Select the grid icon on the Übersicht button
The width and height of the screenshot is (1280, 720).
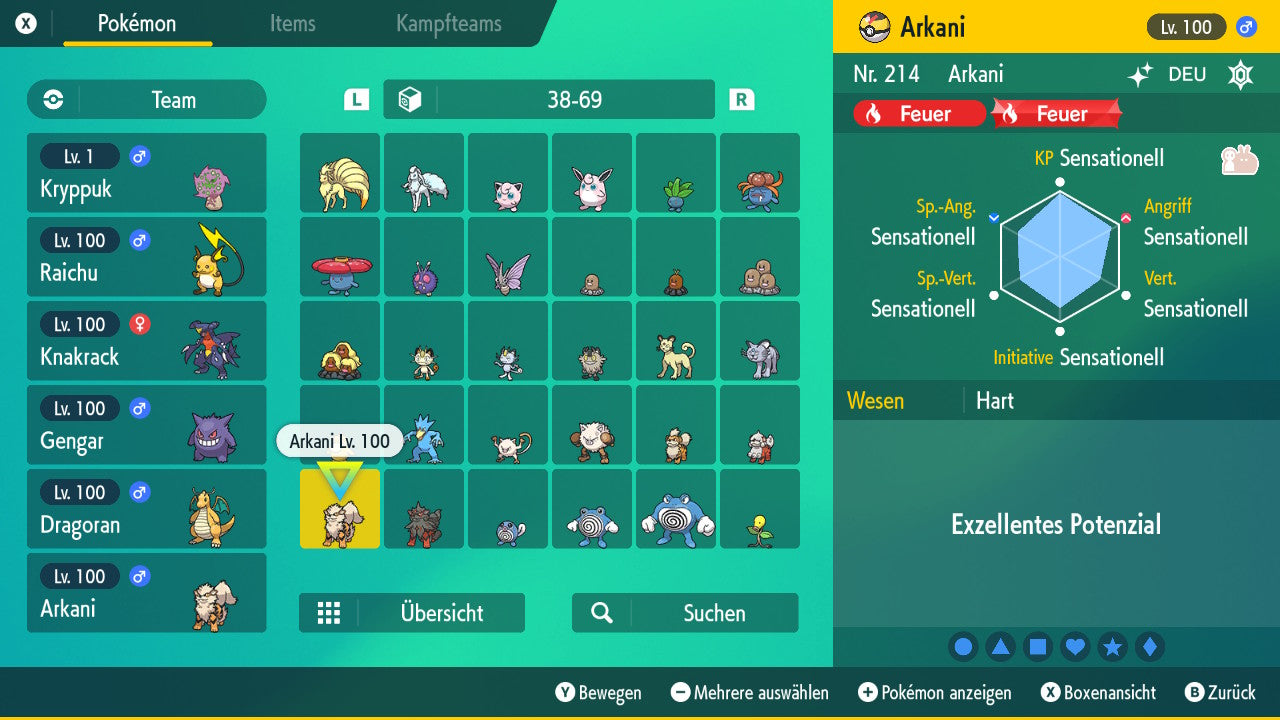(x=330, y=612)
